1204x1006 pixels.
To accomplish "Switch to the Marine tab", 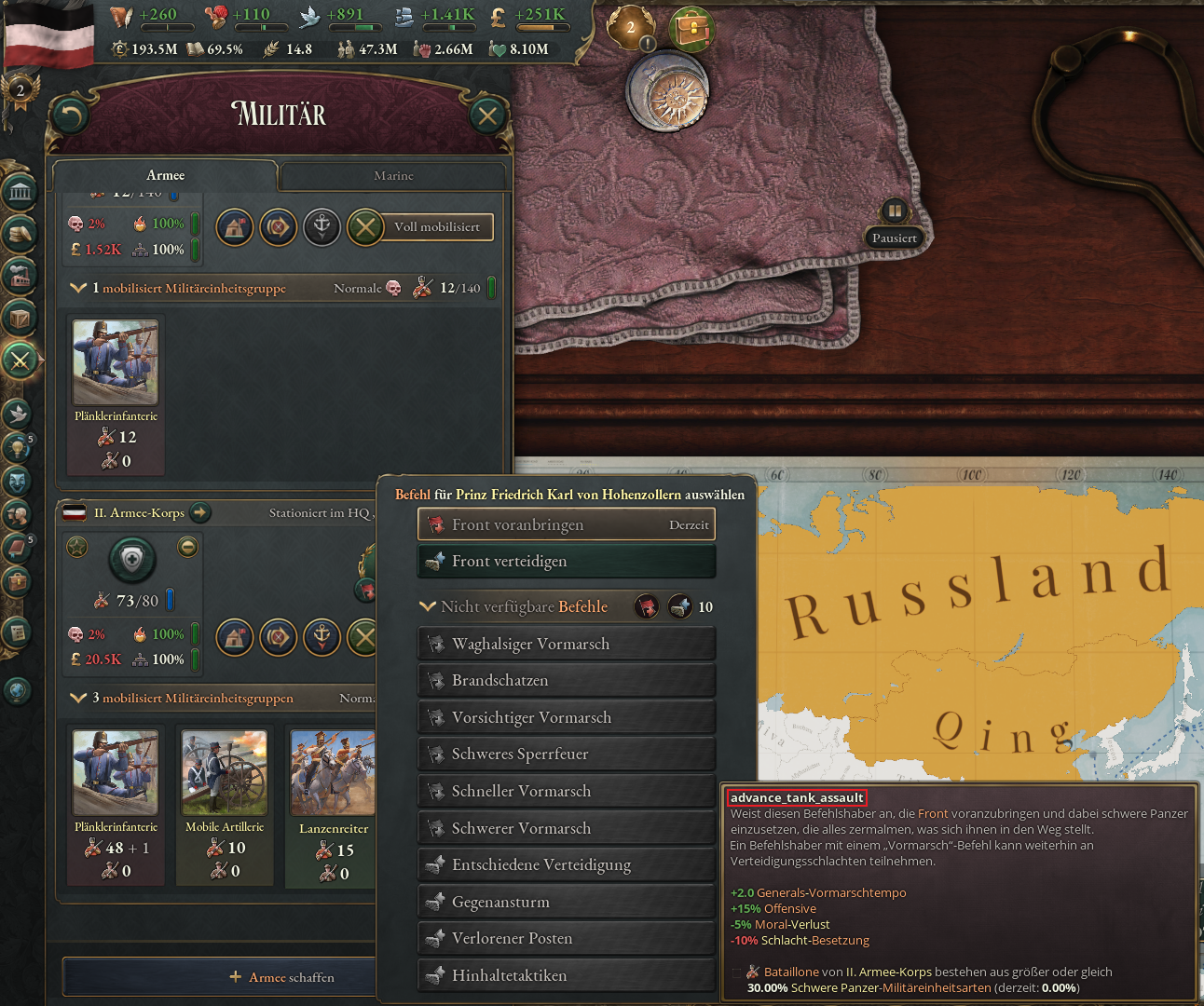I will [x=393, y=175].
